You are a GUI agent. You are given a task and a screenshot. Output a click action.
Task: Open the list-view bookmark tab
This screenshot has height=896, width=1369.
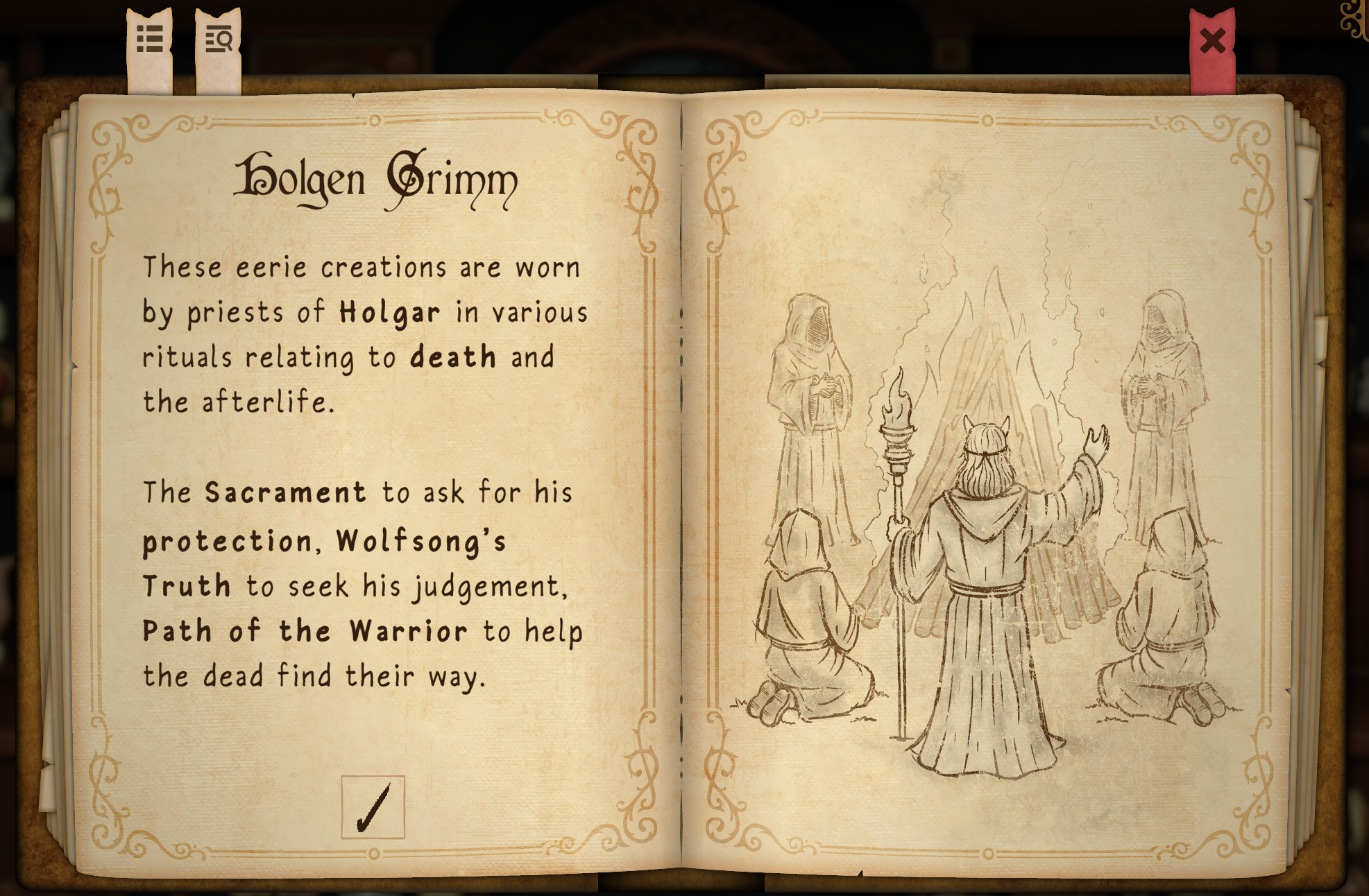tap(150, 40)
